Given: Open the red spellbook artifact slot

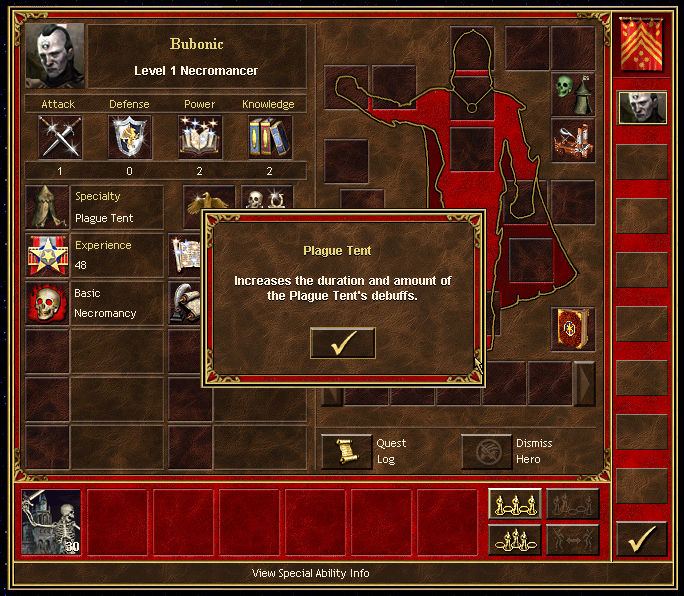Looking at the screenshot, I should click(573, 329).
